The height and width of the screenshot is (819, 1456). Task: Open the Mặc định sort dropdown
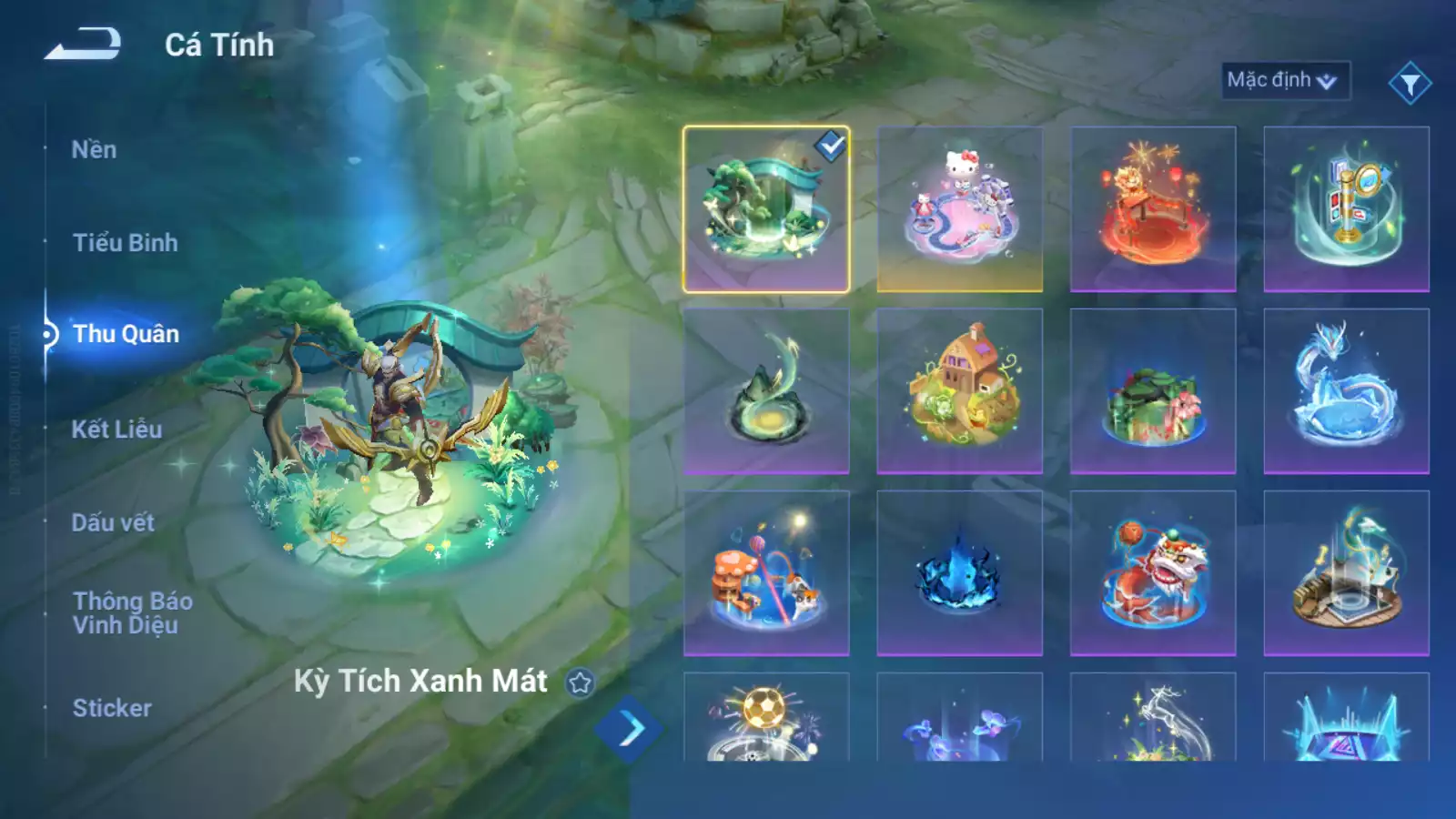pyautogui.click(x=1284, y=80)
